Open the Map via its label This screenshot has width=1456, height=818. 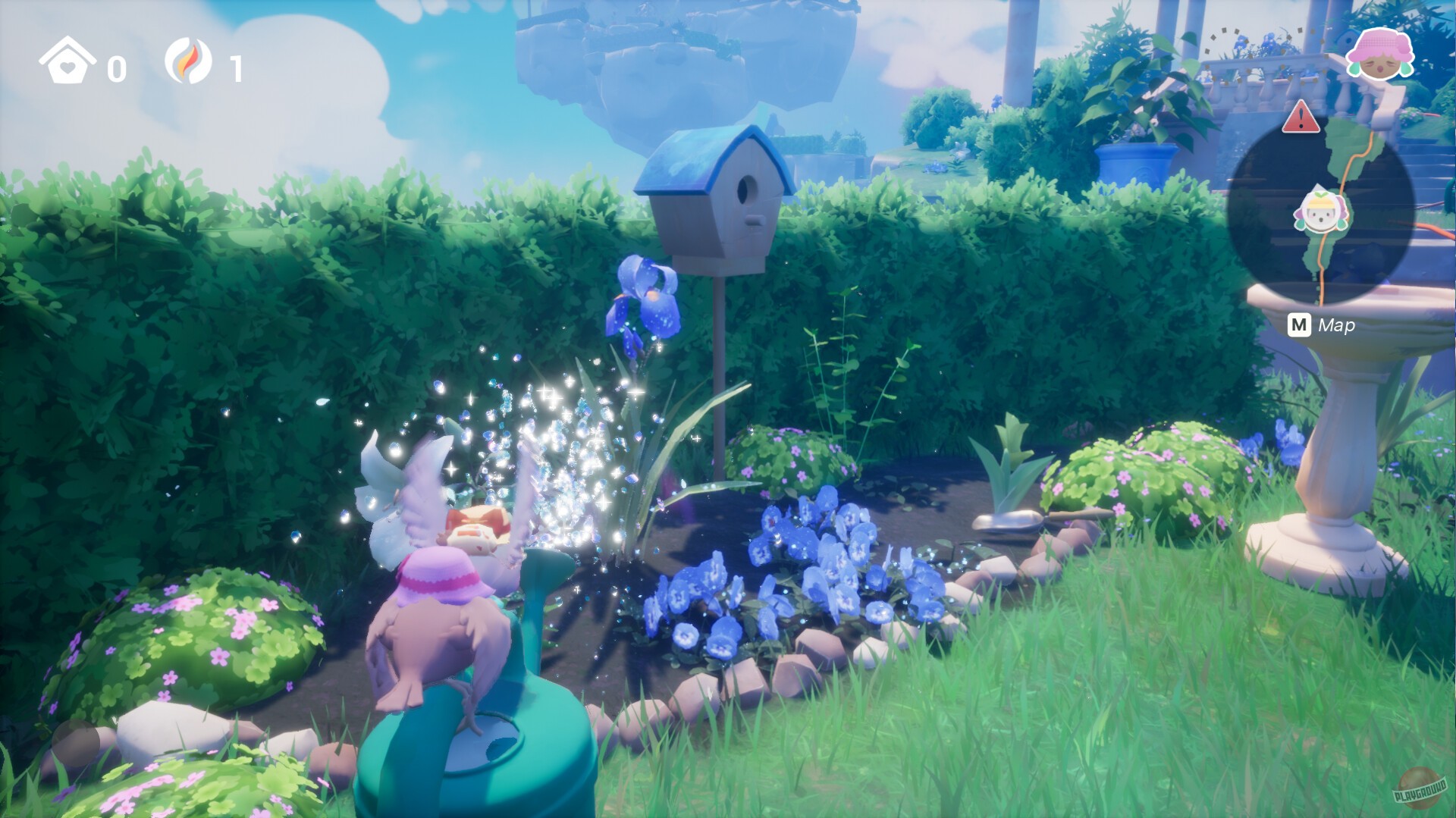point(1336,326)
